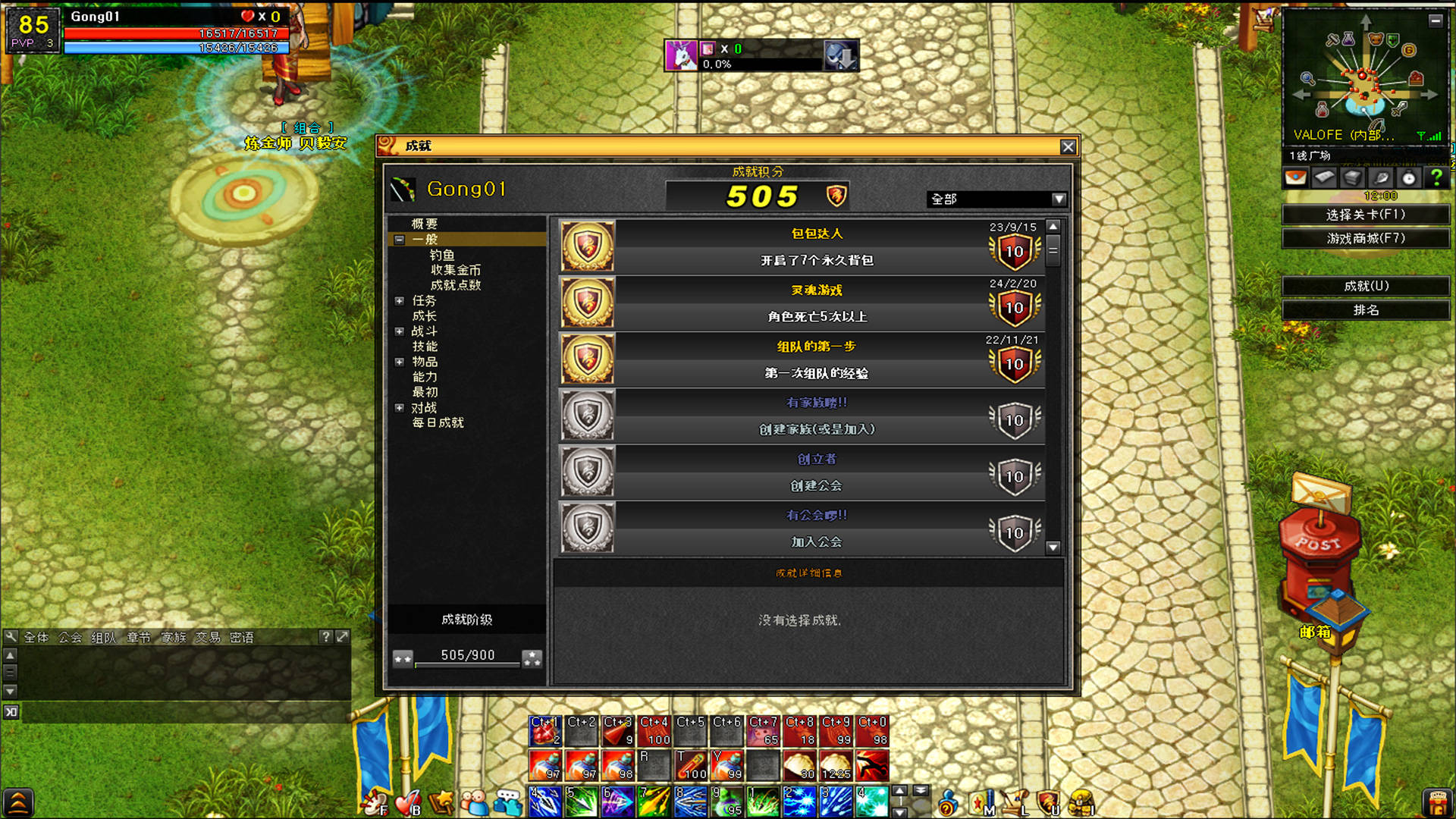Select the 钓鱼 fishing subcategory

[x=442, y=255]
